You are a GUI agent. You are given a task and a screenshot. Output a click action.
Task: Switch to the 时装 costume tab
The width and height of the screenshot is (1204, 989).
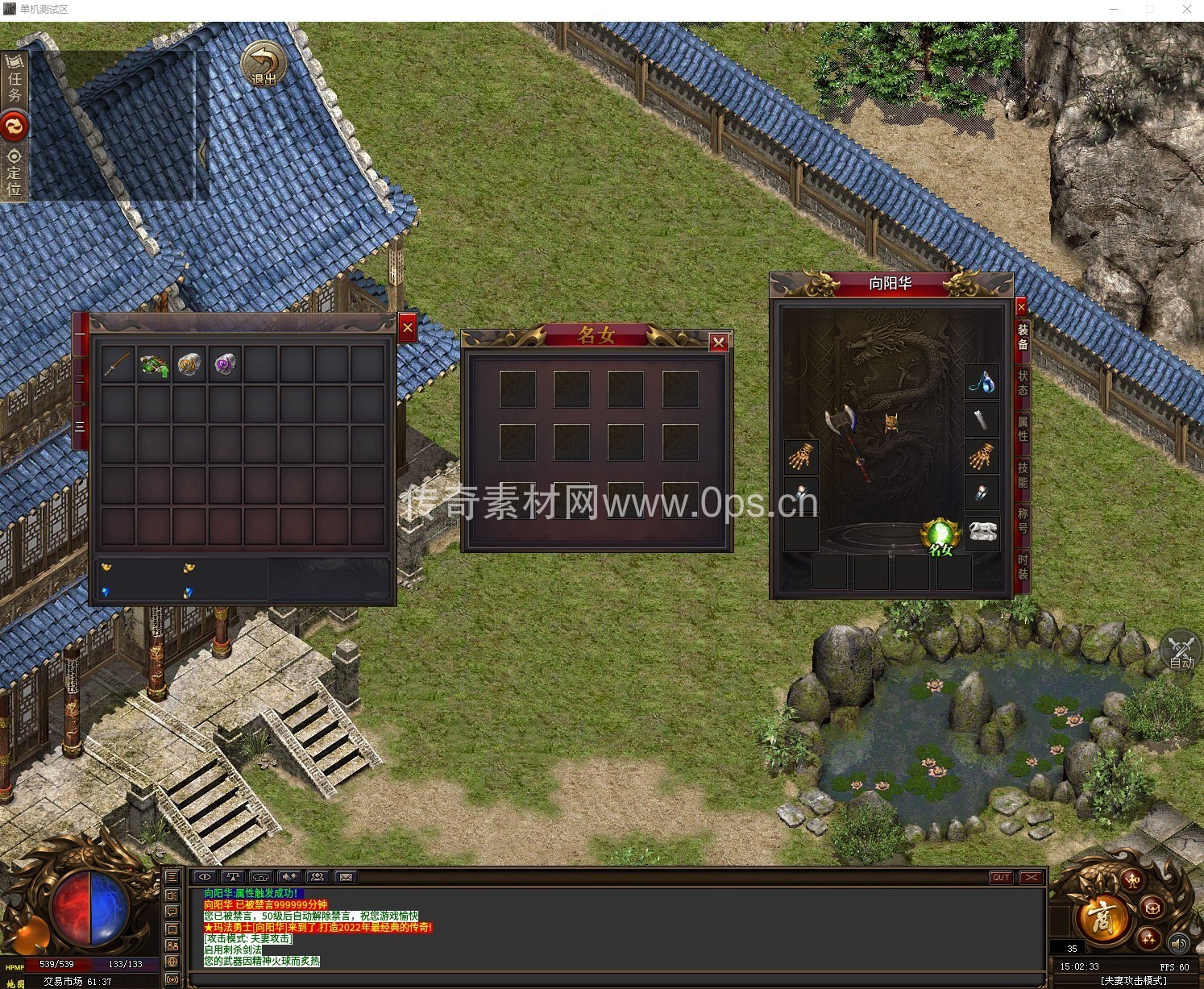(x=1023, y=567)
